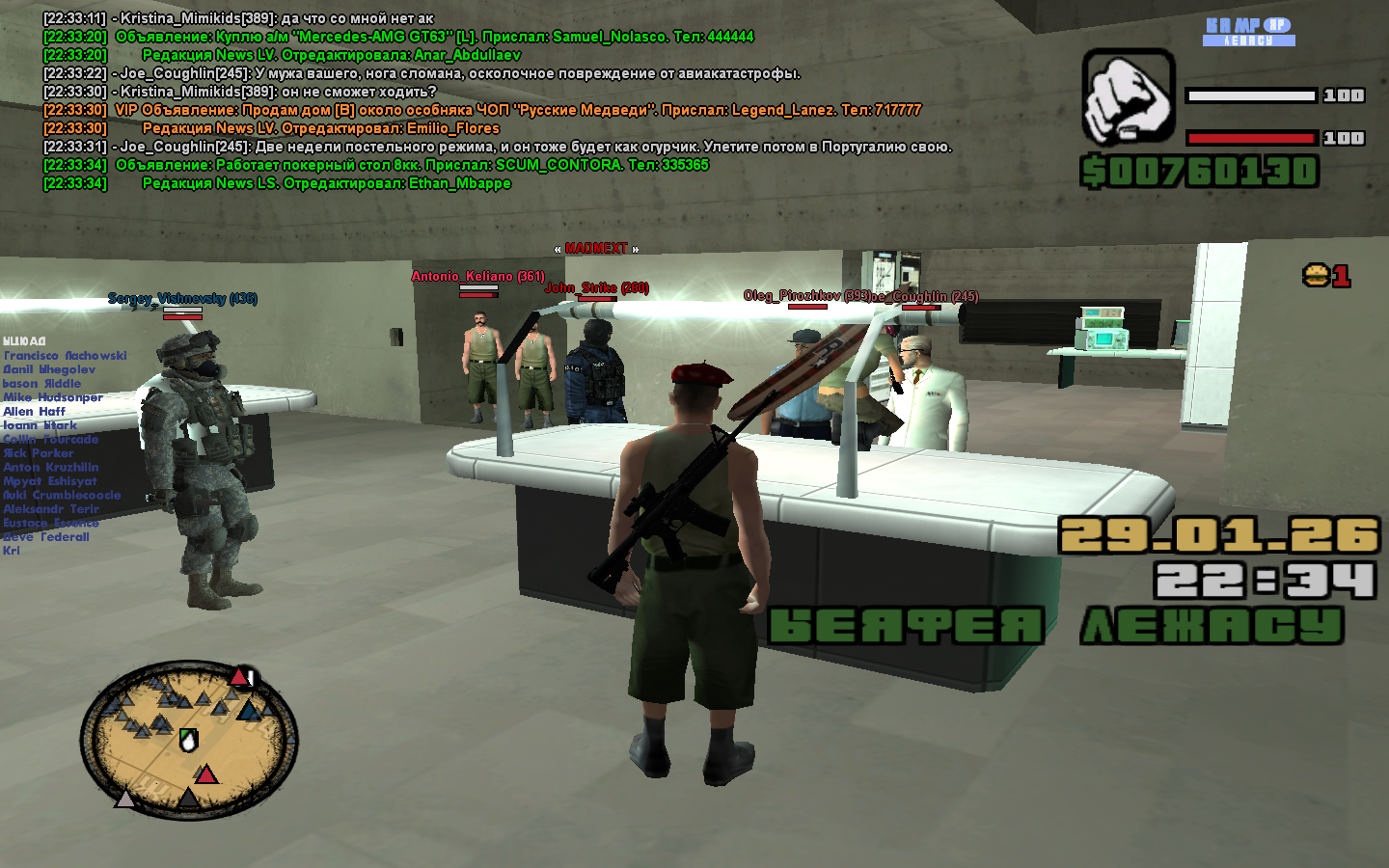Screen dimensions: 1389x868
Task: Select Aleksandr Terir in the player list
Action: click(x=51, y=509)
